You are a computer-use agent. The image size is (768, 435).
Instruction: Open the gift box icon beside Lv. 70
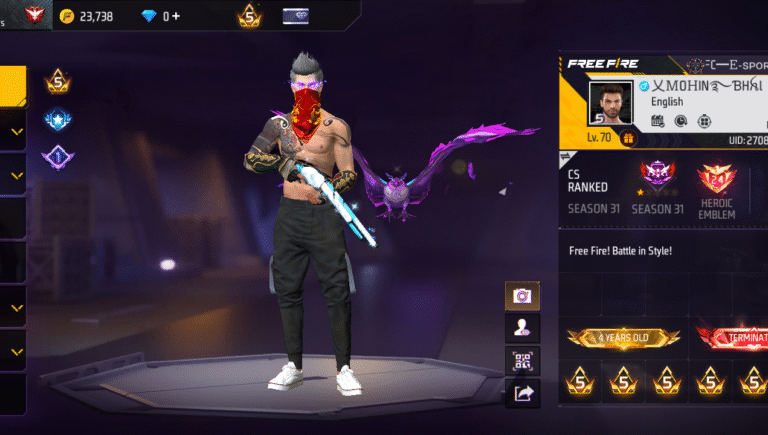pyautogui.click(x=629, y=139)
